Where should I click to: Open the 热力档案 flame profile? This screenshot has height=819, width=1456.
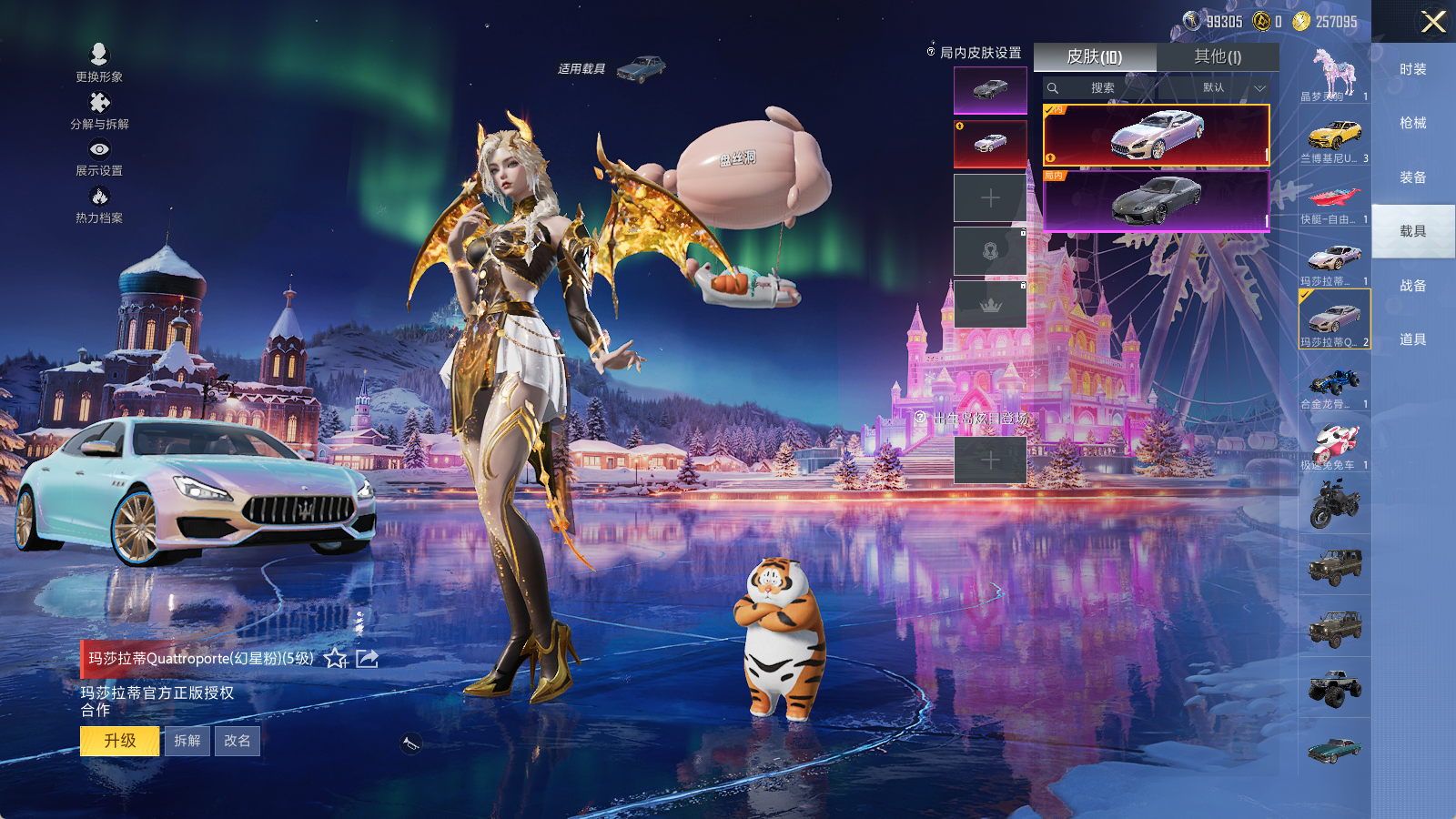pos(99,205)
